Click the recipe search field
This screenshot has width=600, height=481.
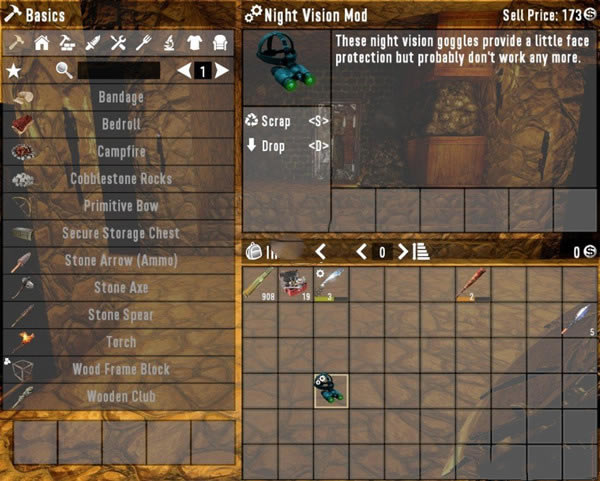[x=118, y=71]
